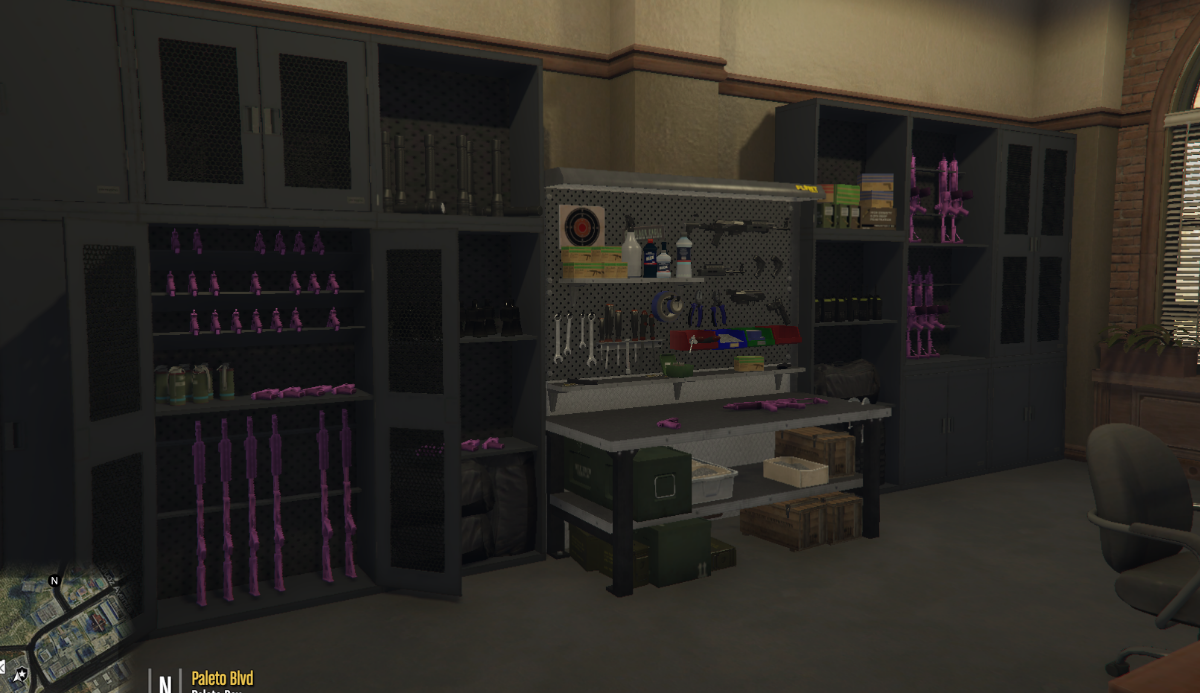The height and width of the screenshot is (693, 1200).
Task: Click the north marker on the minimap
Action: coord(55,580)
